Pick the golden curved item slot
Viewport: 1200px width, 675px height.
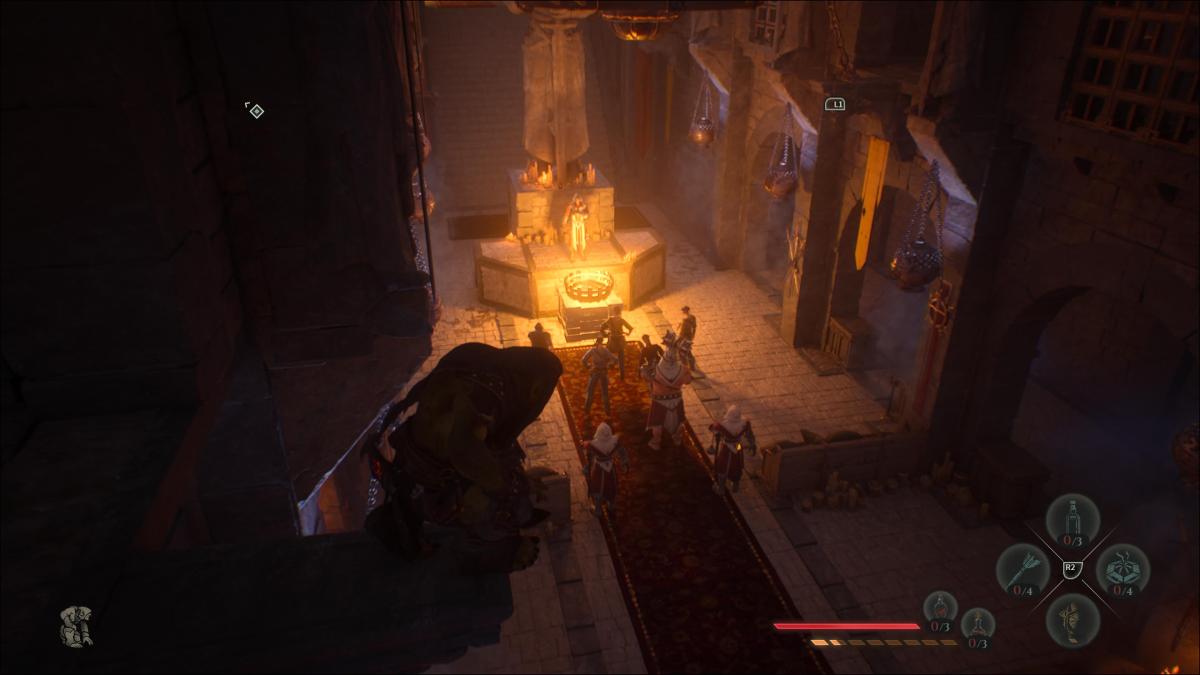tap(1073, 619)
